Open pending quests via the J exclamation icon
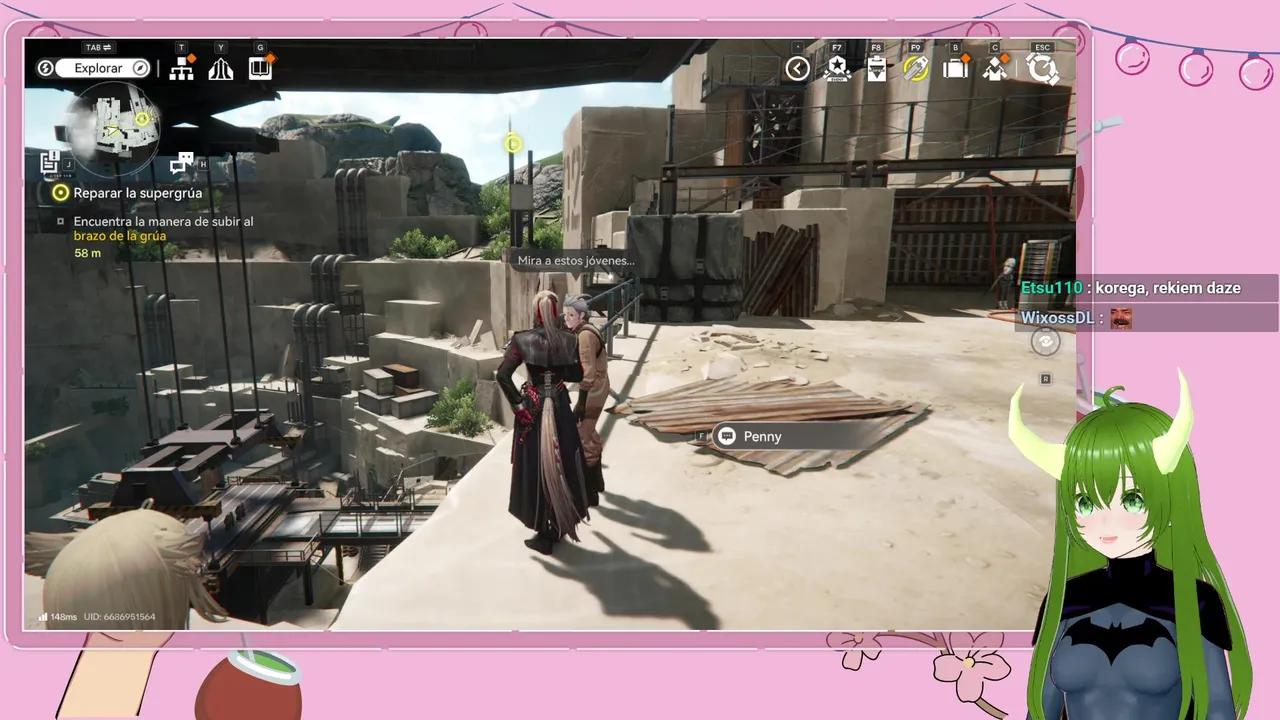The width and height of the screenshot is (1280, 720). (x=48, y=161)
